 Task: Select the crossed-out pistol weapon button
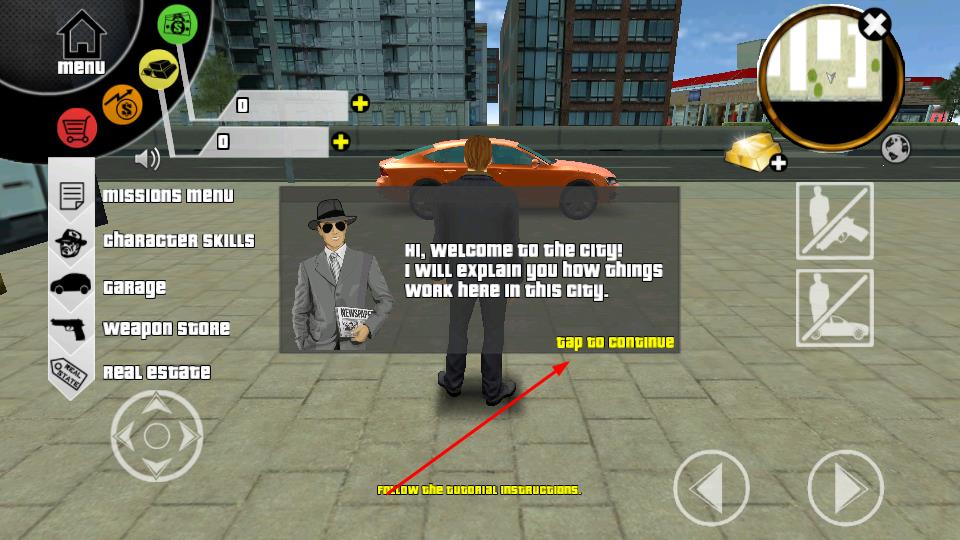pos(834,221)
